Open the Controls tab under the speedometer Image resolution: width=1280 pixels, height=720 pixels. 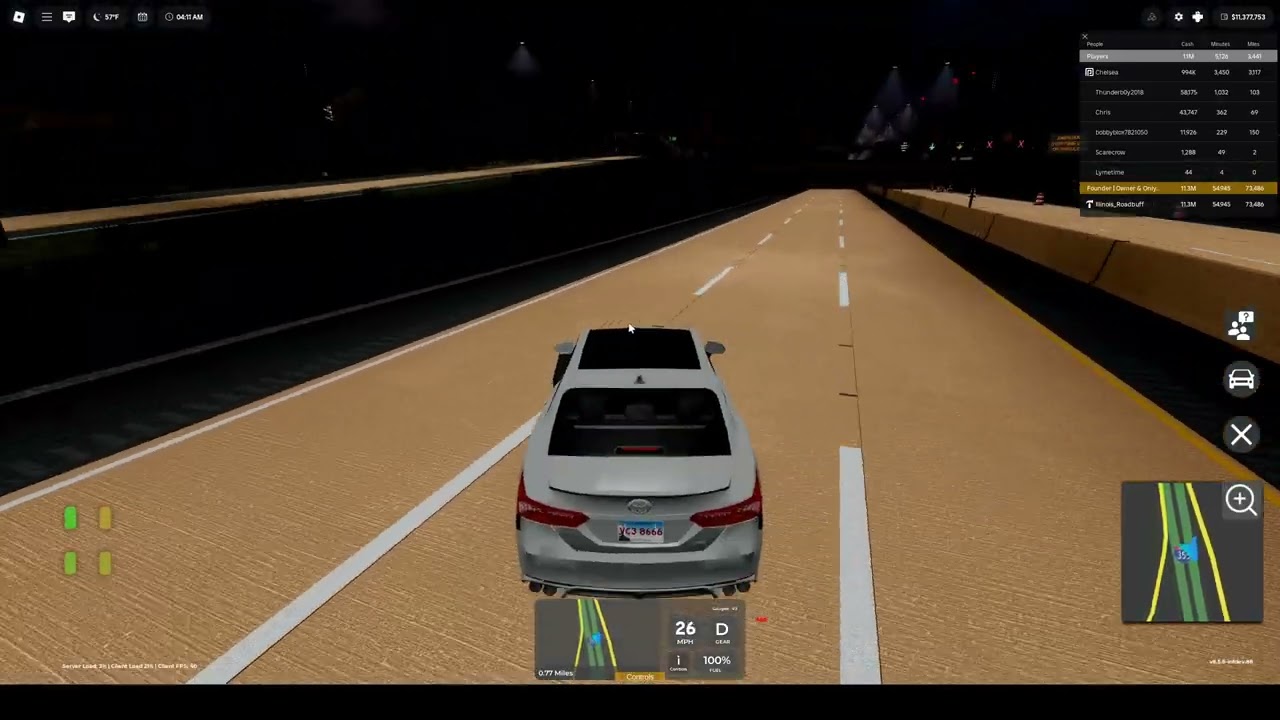pos(640,677)
